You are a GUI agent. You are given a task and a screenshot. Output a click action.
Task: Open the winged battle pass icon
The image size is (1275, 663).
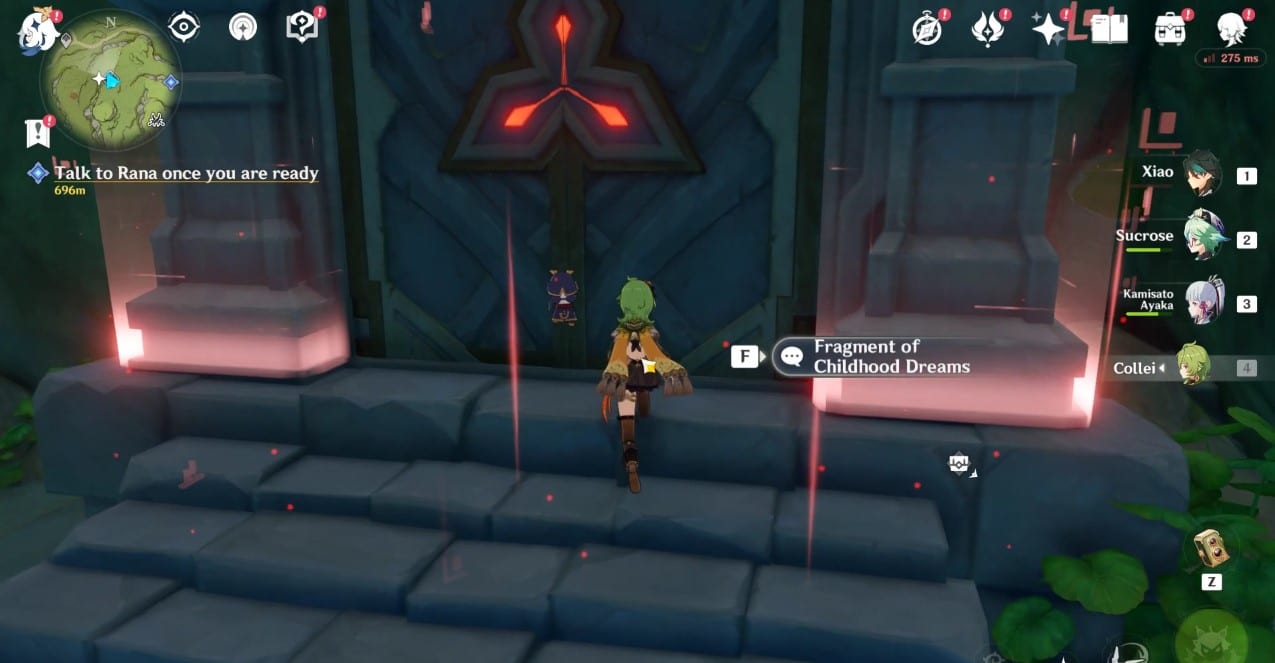click(988, 29)
